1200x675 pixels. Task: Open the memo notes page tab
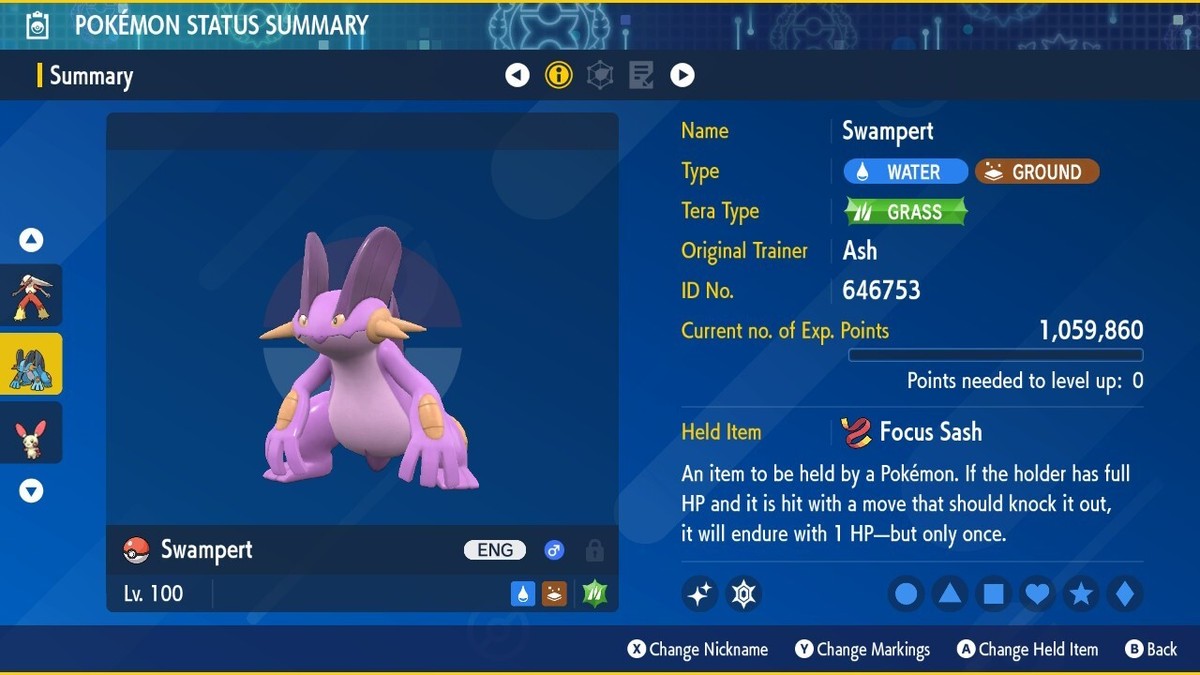pos(641,75)
